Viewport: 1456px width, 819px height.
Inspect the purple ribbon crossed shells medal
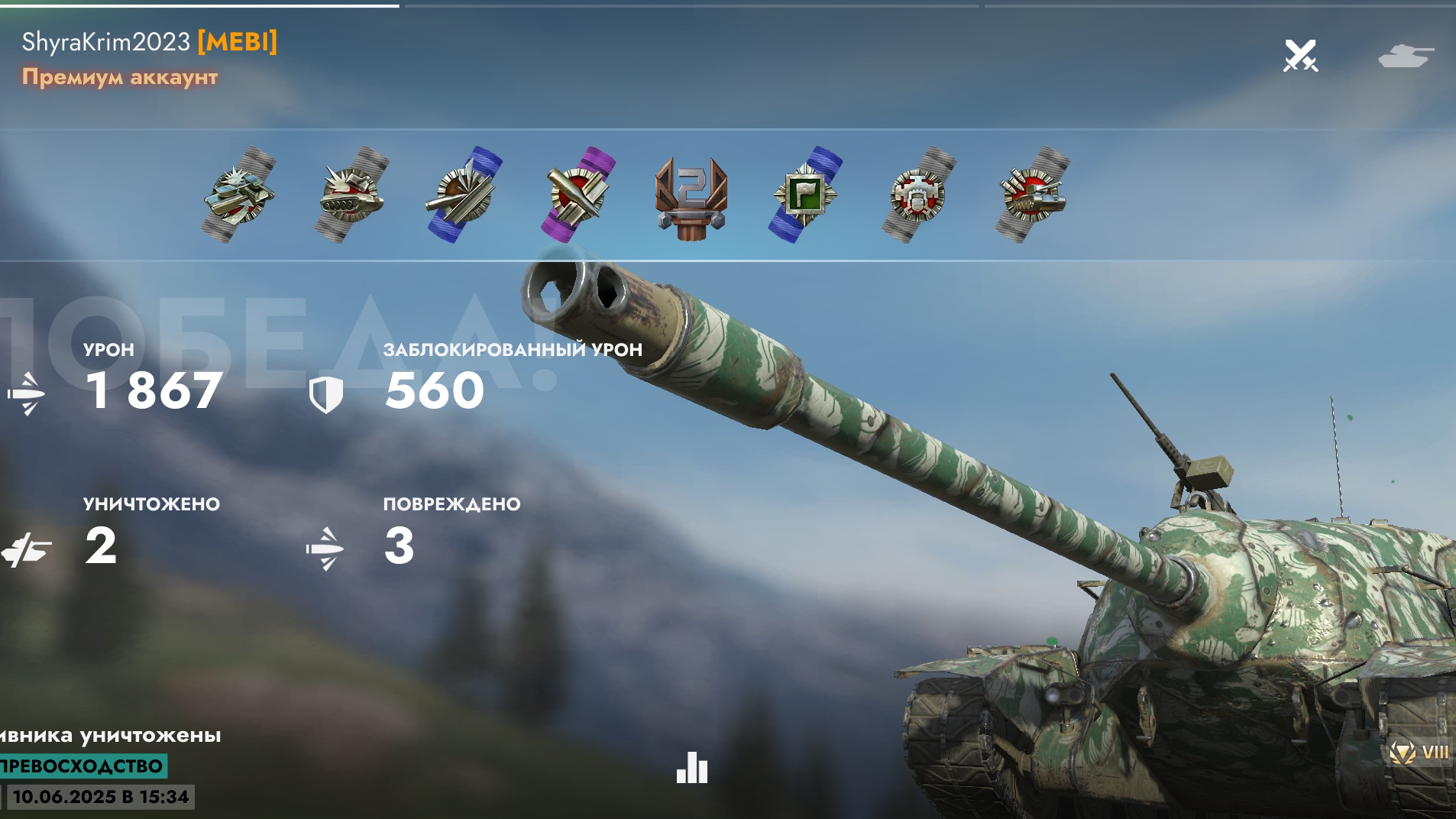pyautogui.click(x=578, y=194)
